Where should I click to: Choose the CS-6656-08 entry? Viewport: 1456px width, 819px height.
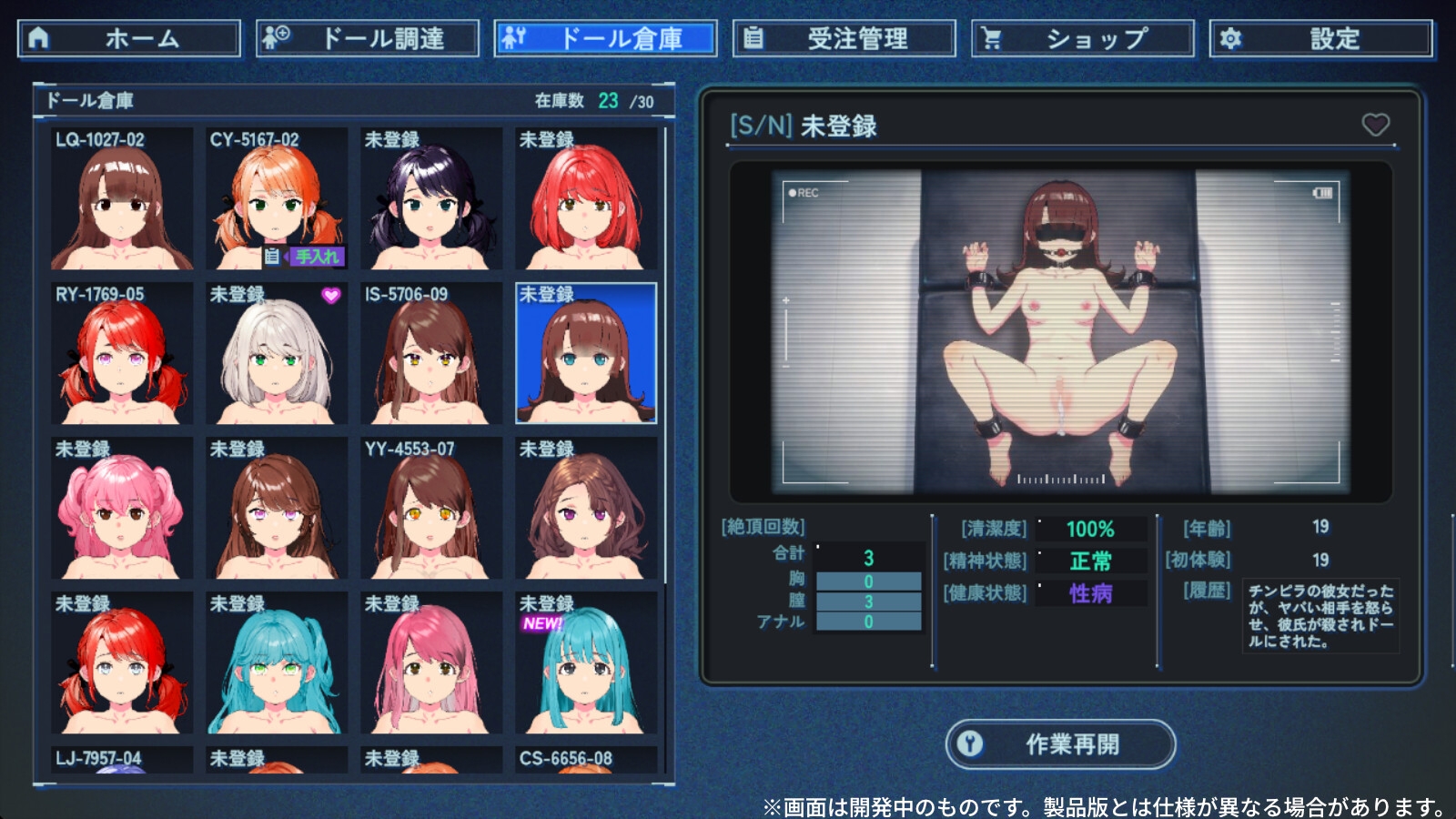(x=586, y=760)
